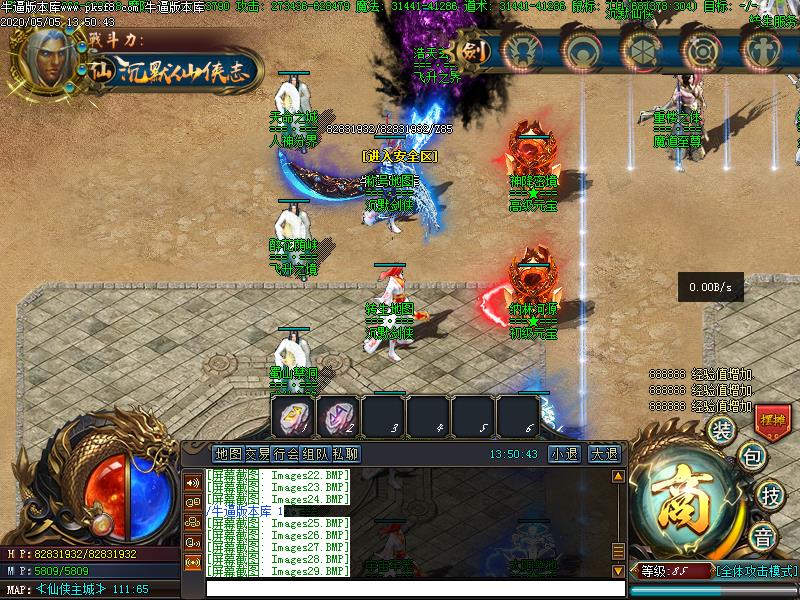
Task: Click the 大退 (exit game) button
Action: (x=603, y=454)
